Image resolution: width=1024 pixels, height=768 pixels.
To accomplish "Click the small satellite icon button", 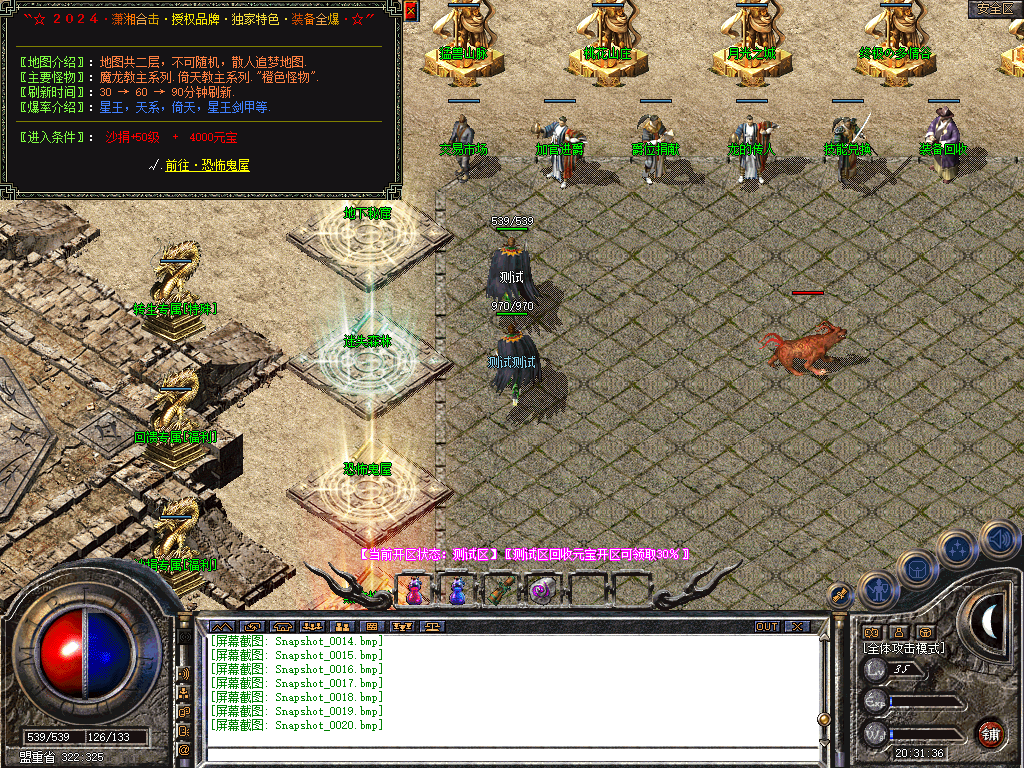I will pyautogui.click(x=842, y=594).
